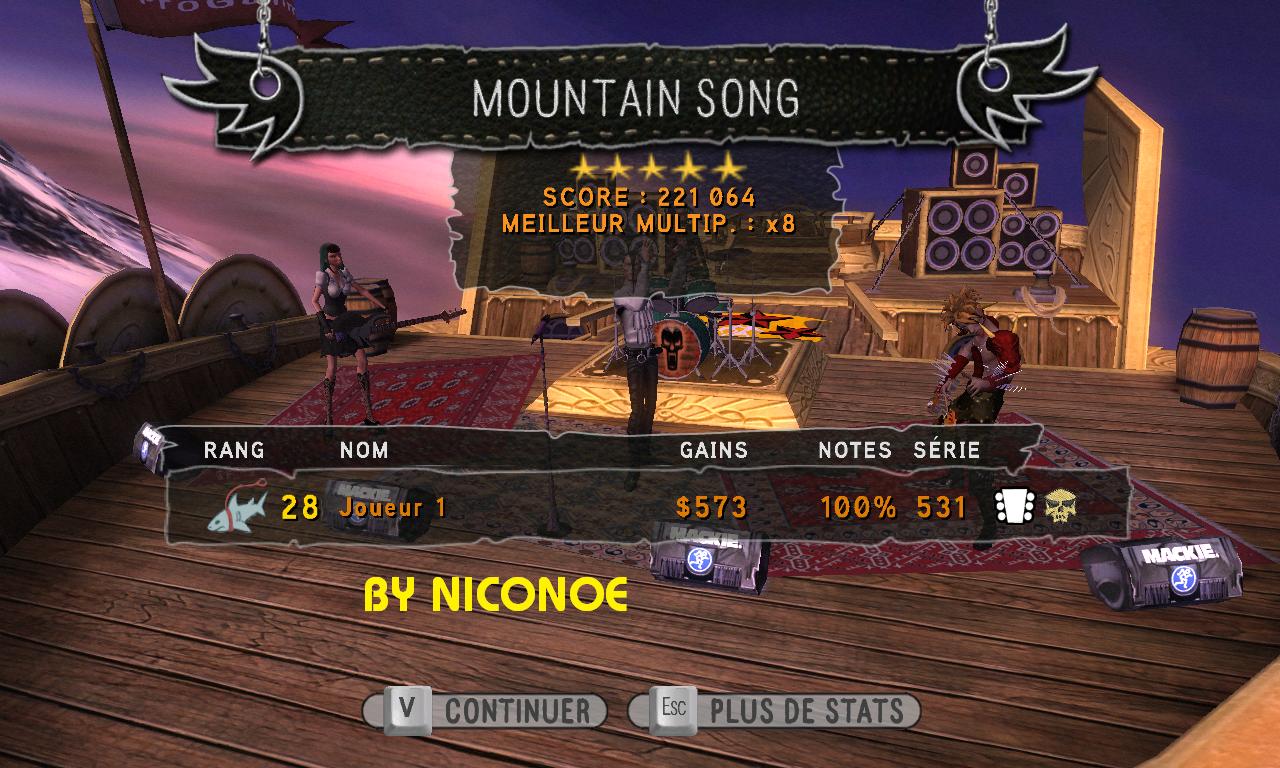Show more stats for this song
The width and height of the screenshot is (1280, 768).
pos(774,711)
